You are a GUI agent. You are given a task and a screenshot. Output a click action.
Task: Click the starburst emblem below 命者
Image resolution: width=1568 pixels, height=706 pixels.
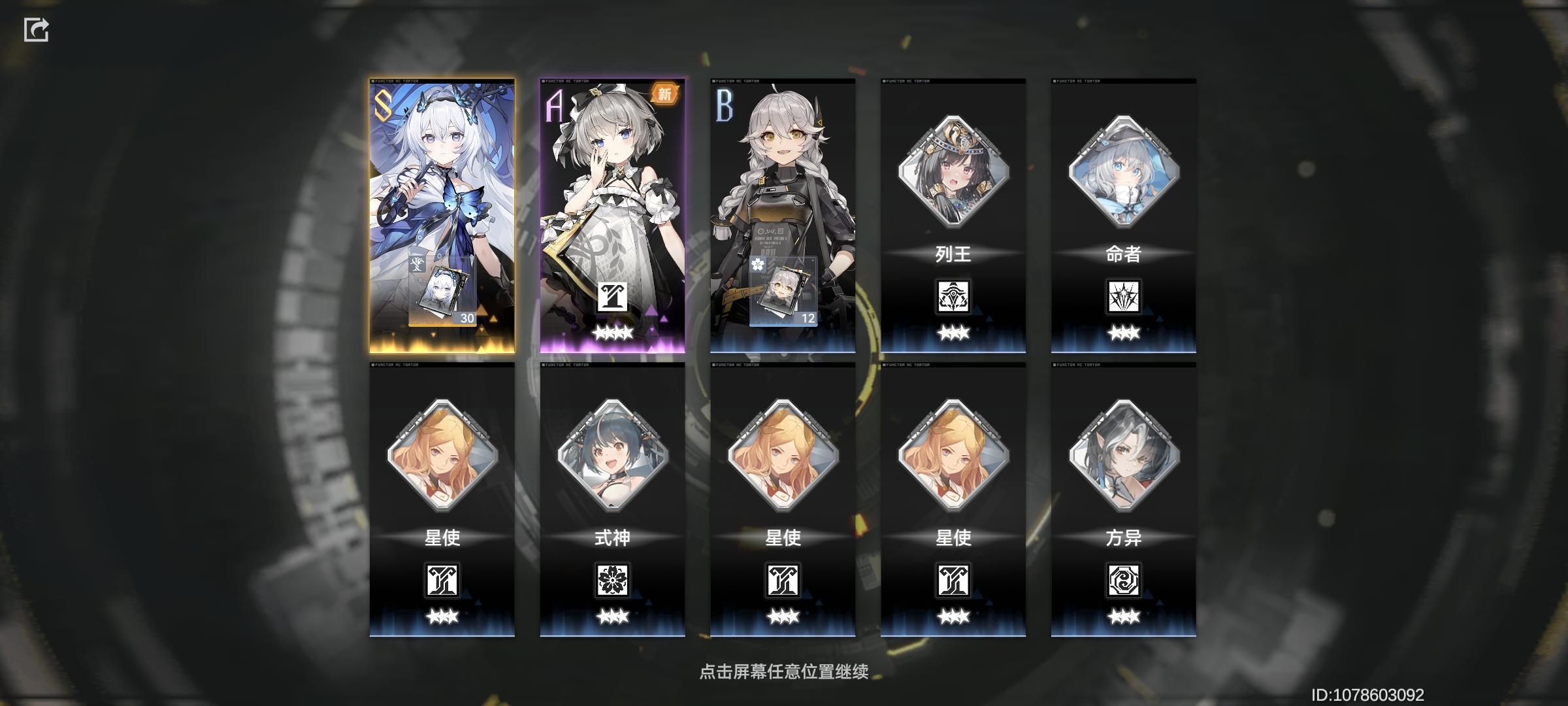pyautogui.click(x=1122, y=297)
